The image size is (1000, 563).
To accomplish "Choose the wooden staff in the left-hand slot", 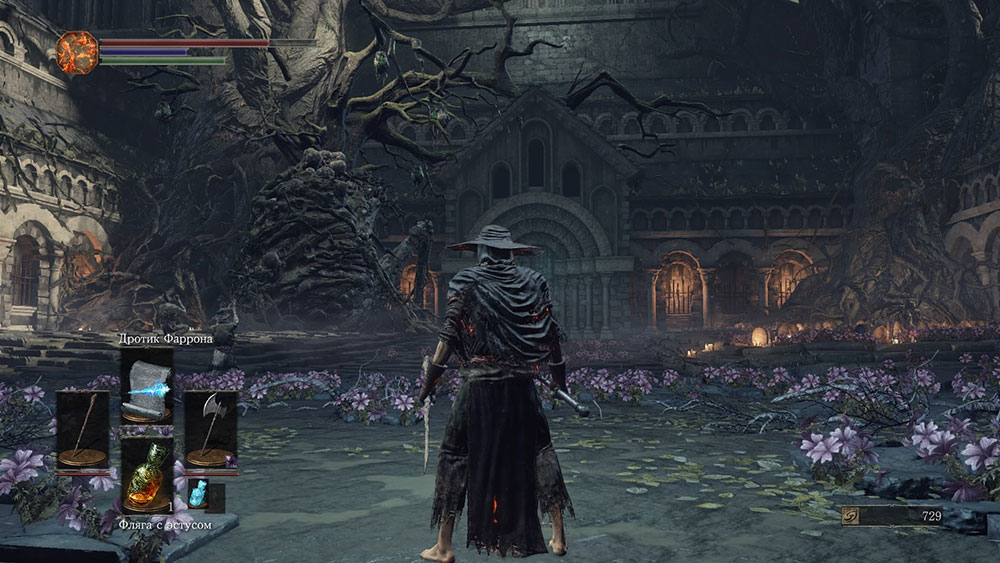I will click(82, 428).
